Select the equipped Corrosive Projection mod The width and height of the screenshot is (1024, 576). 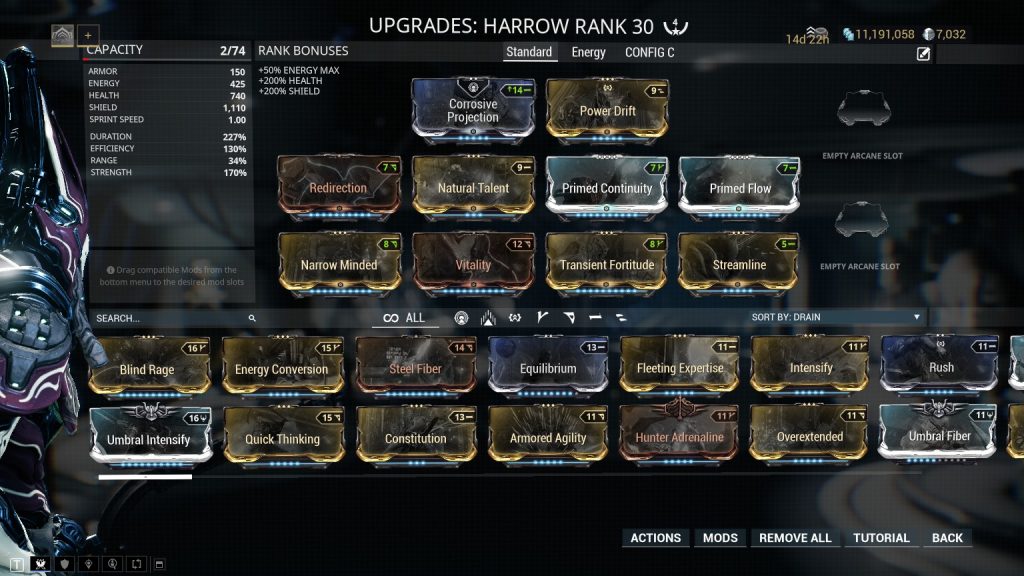[473, 110]
